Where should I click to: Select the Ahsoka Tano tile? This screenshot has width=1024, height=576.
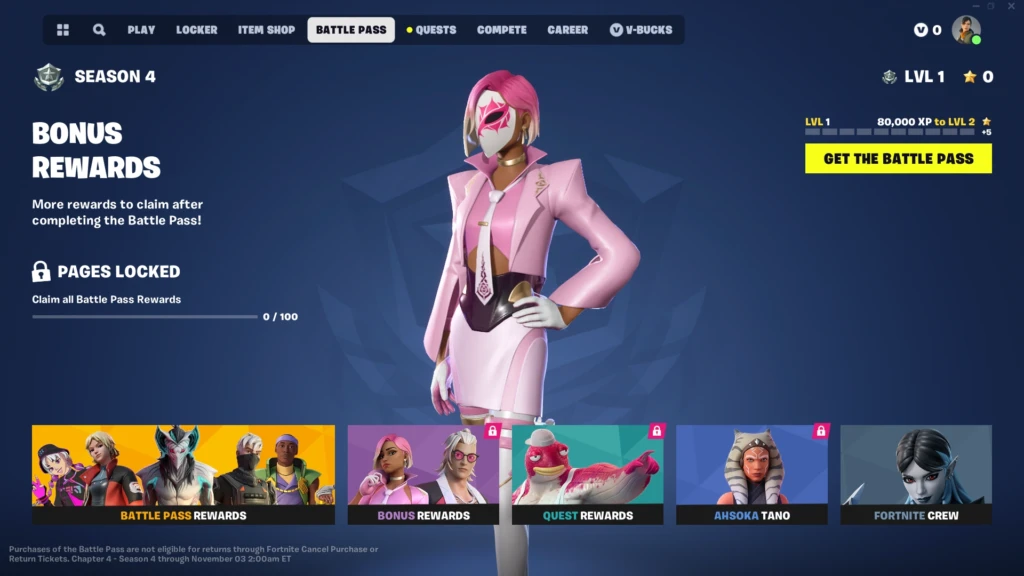[x=751, y=474]
